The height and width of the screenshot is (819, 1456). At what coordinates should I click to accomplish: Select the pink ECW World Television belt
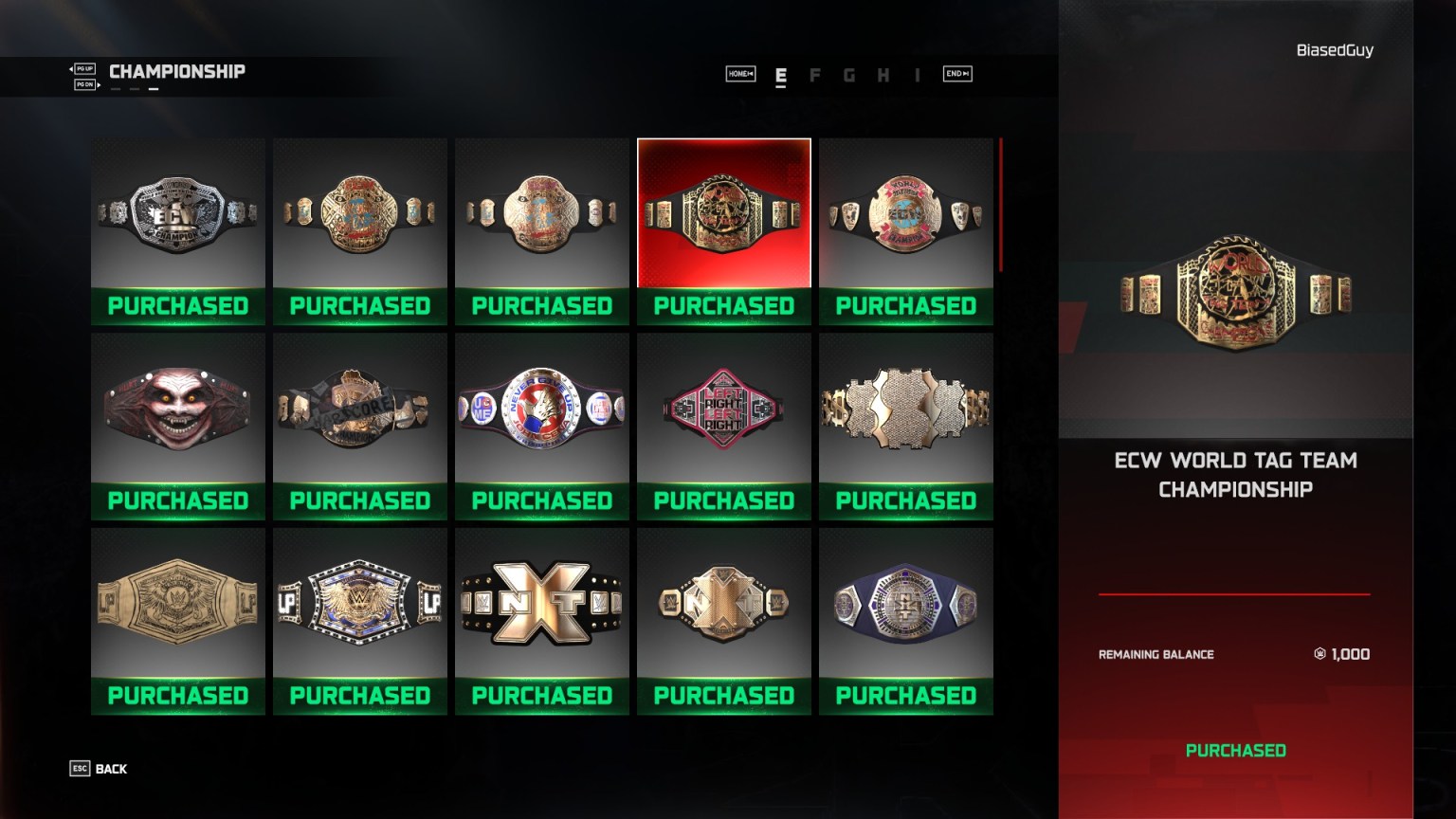point(905,218)
